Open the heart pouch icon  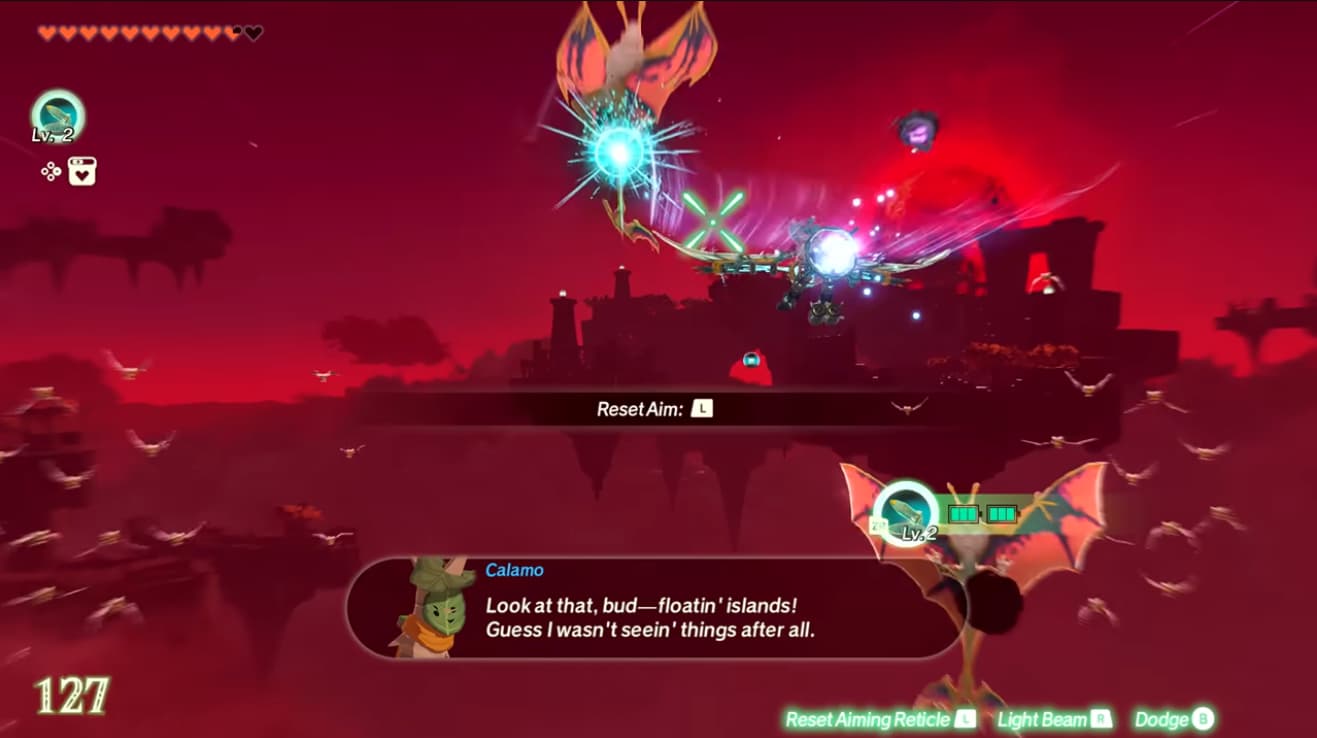[x=82, y=171]
